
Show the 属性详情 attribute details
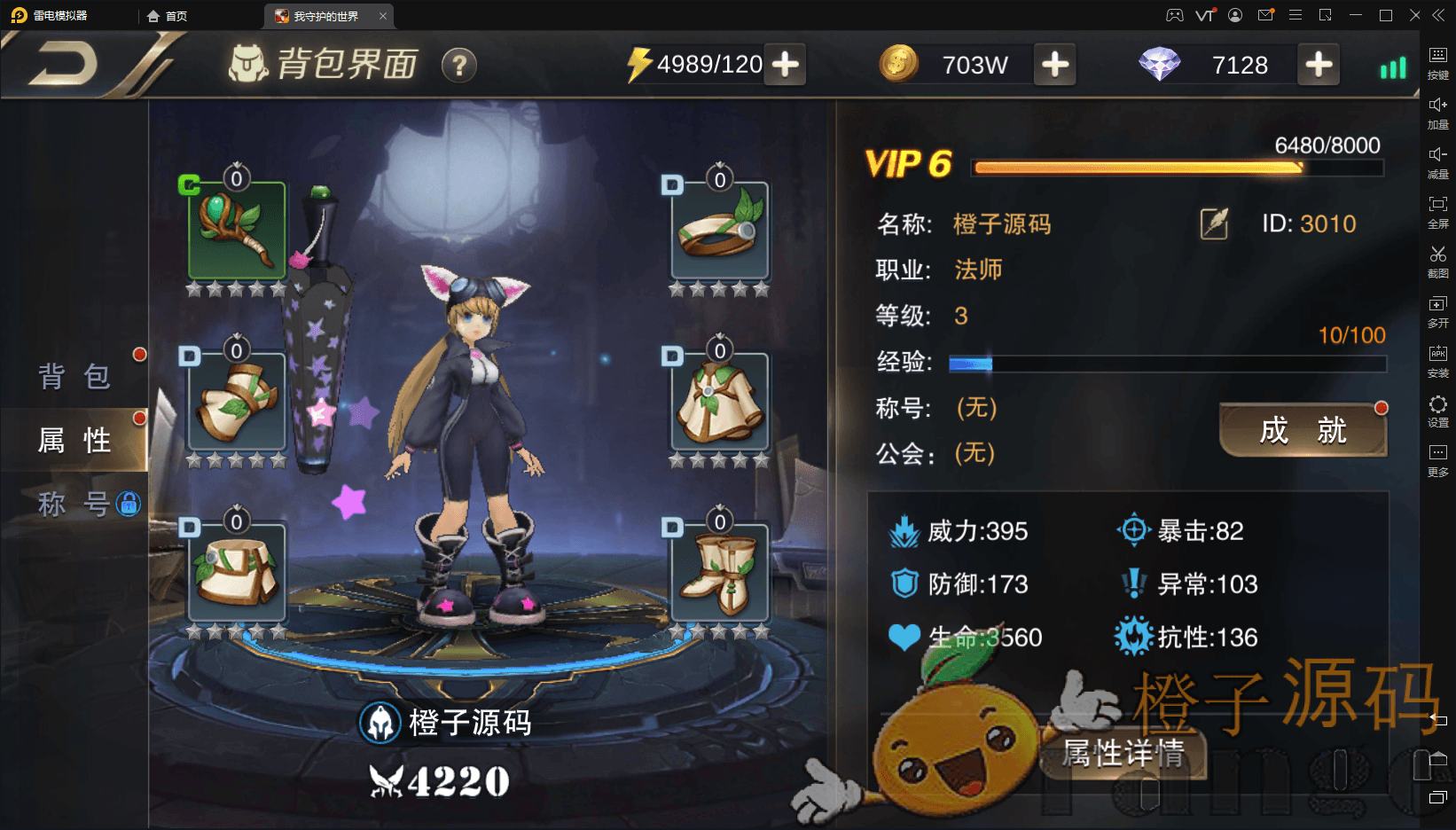tap(1123, 754)
